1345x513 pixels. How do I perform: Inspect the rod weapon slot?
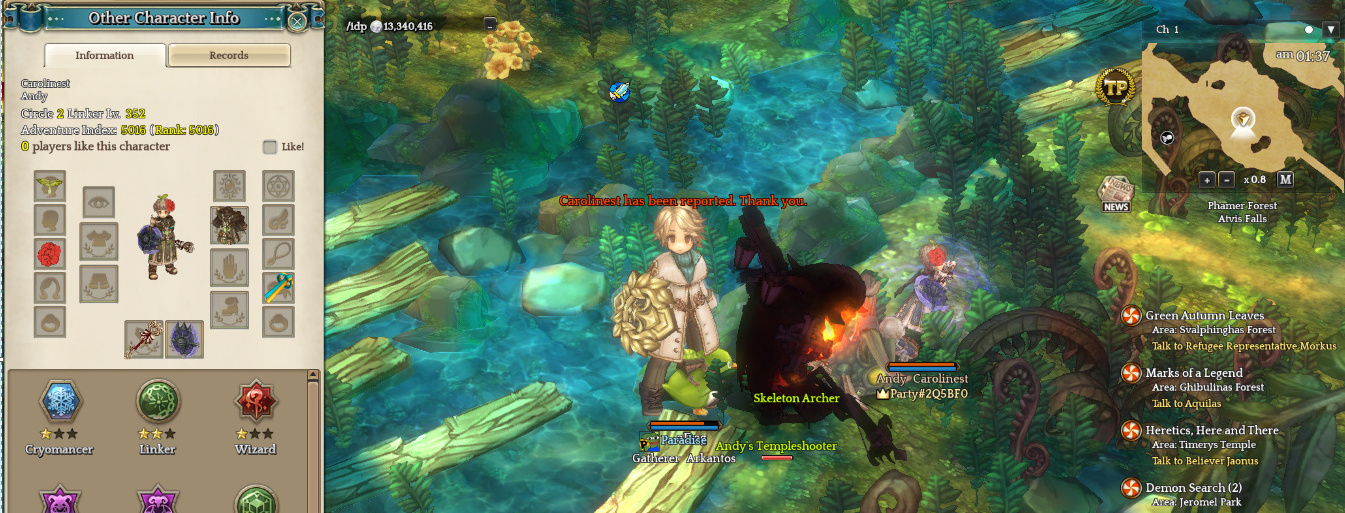coord(143,339)
